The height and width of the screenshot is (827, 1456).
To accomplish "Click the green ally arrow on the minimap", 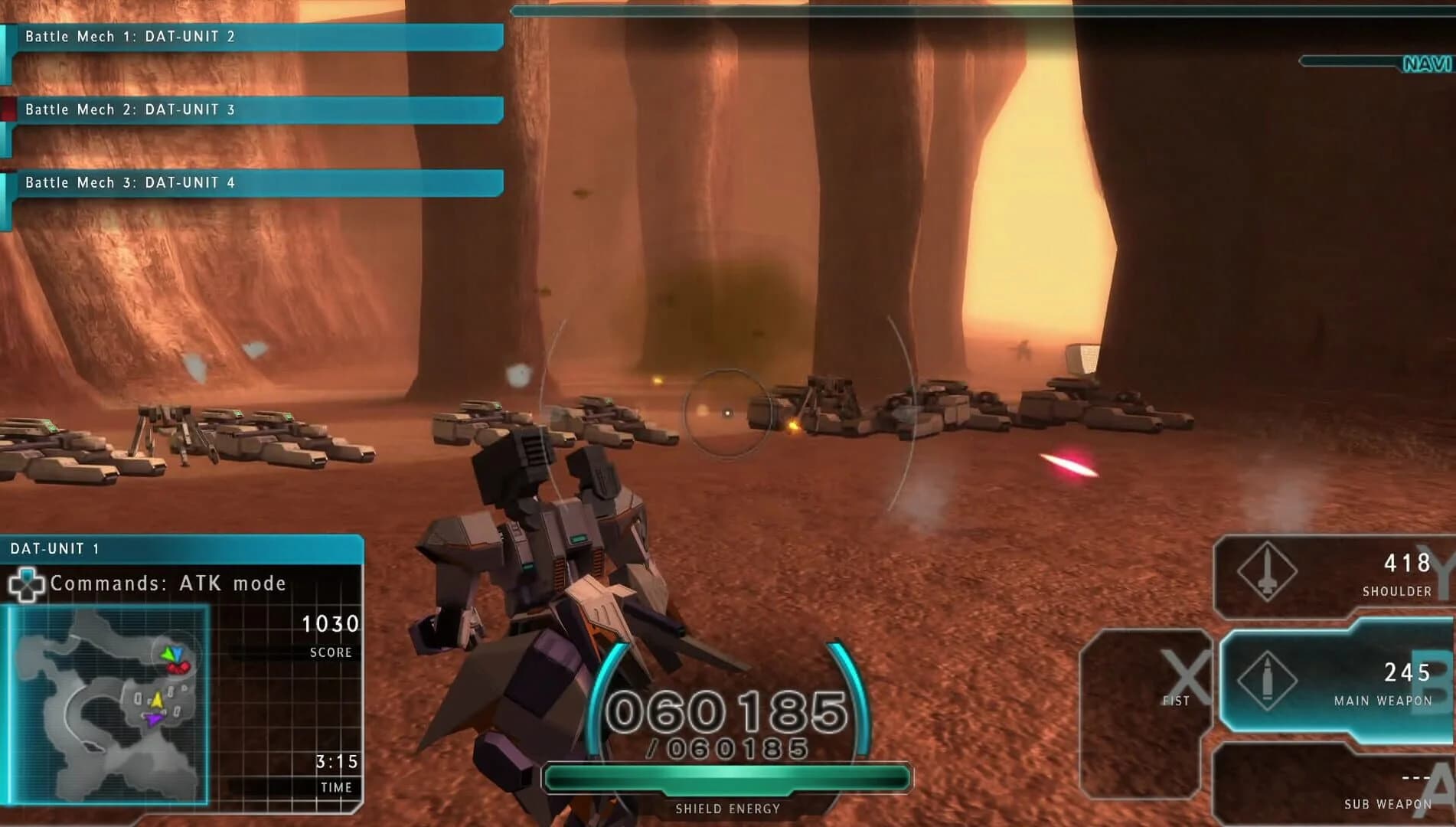I will (168, 653).
